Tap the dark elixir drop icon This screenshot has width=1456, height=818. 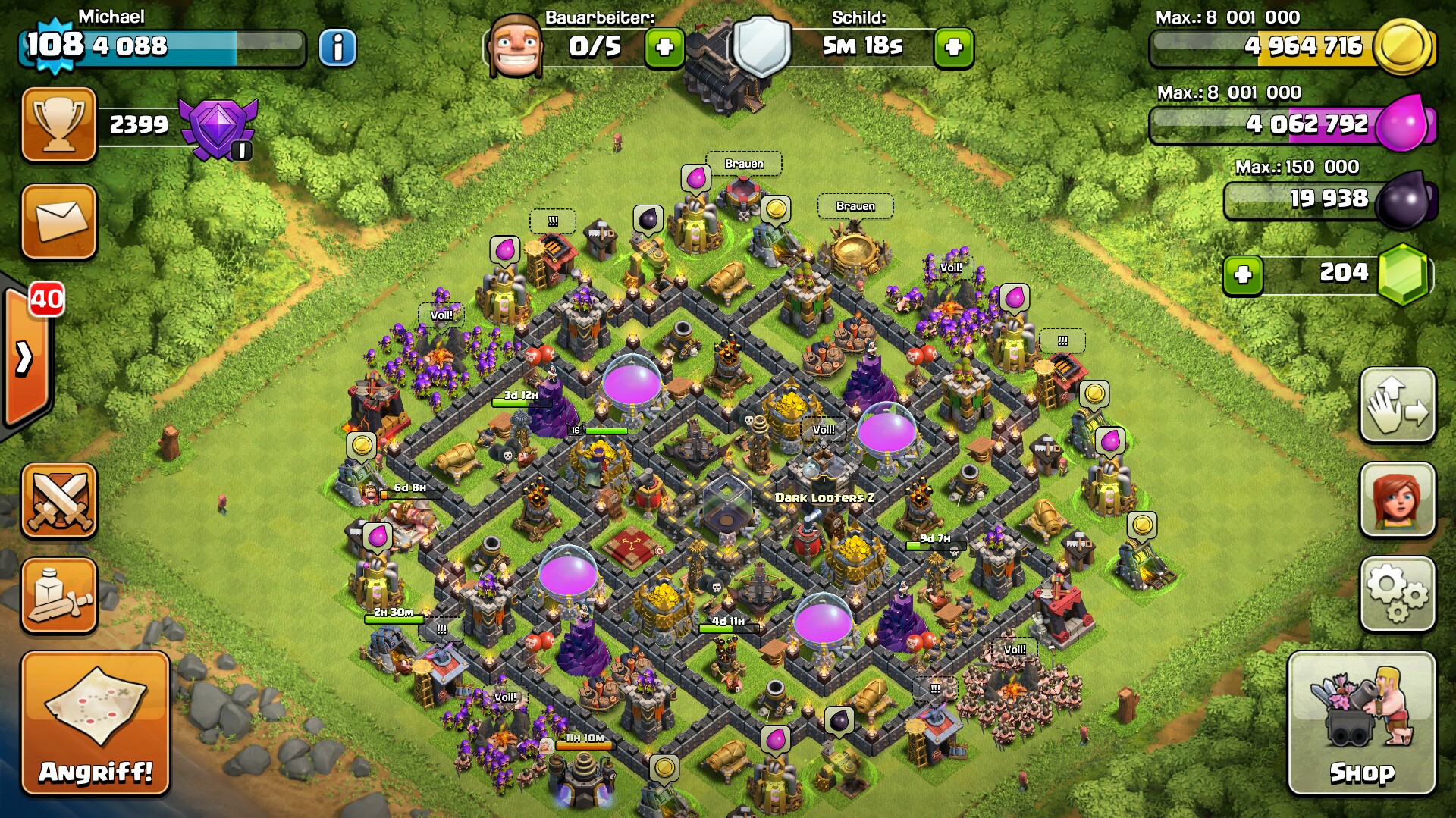[1404, 200]
